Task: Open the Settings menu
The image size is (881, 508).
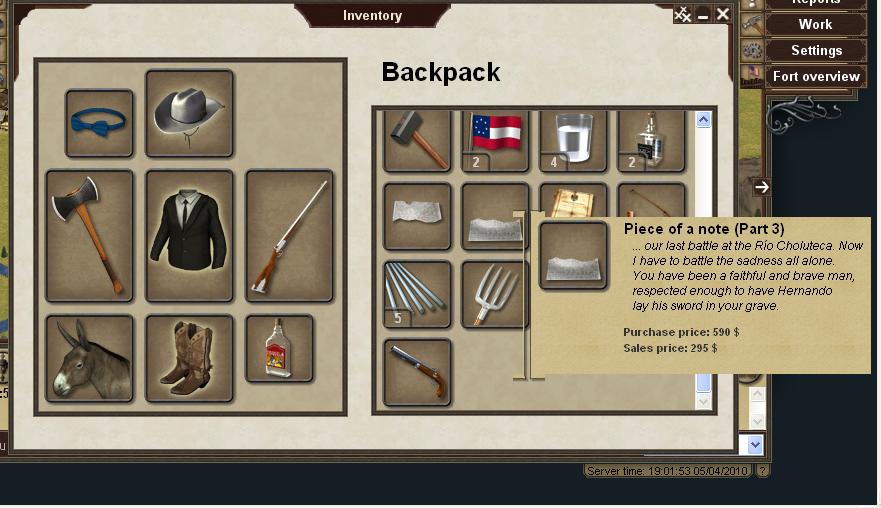Action: coord(816,50)
